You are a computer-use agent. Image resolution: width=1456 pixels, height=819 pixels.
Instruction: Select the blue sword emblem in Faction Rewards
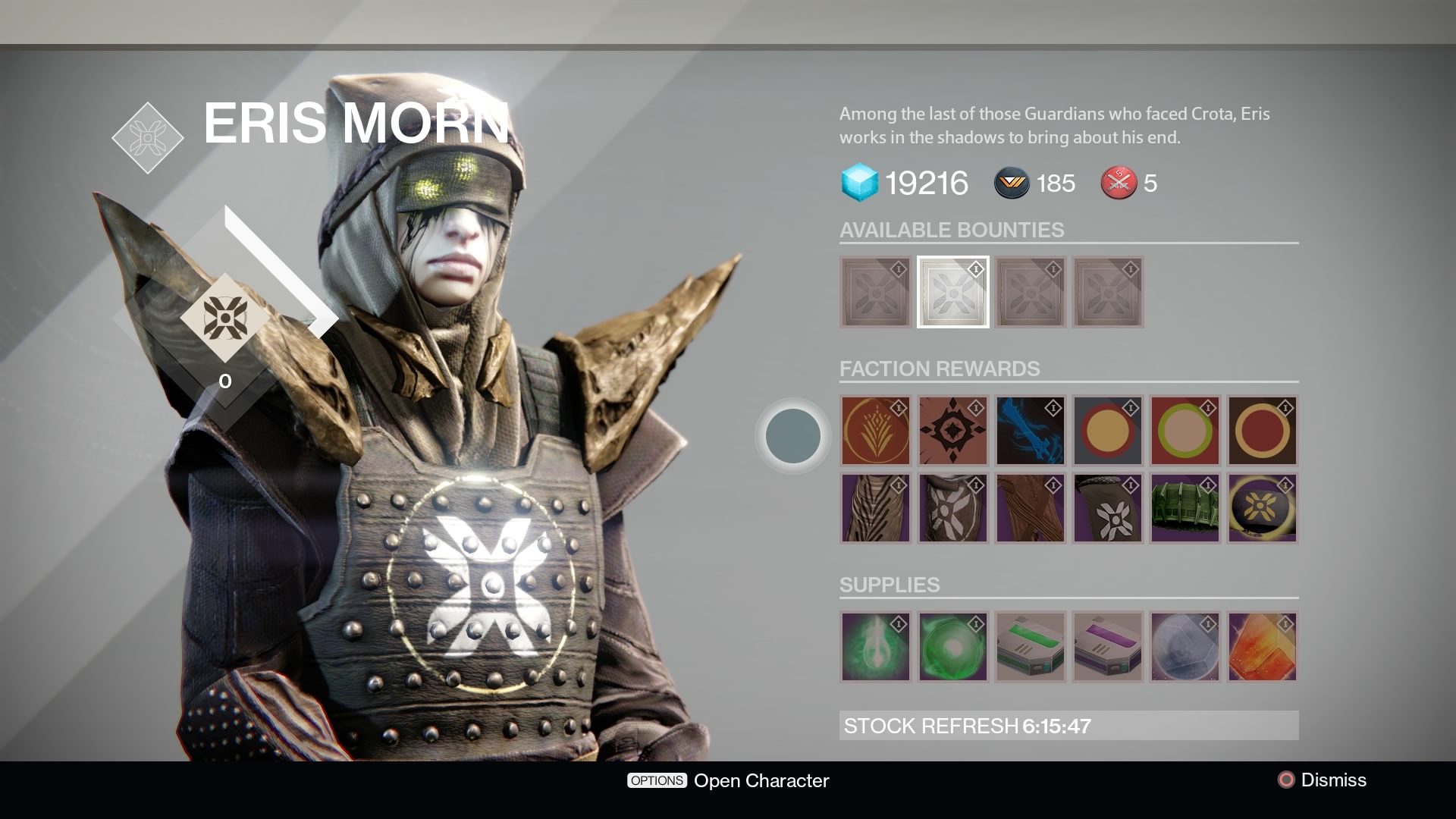point(1030,431)
